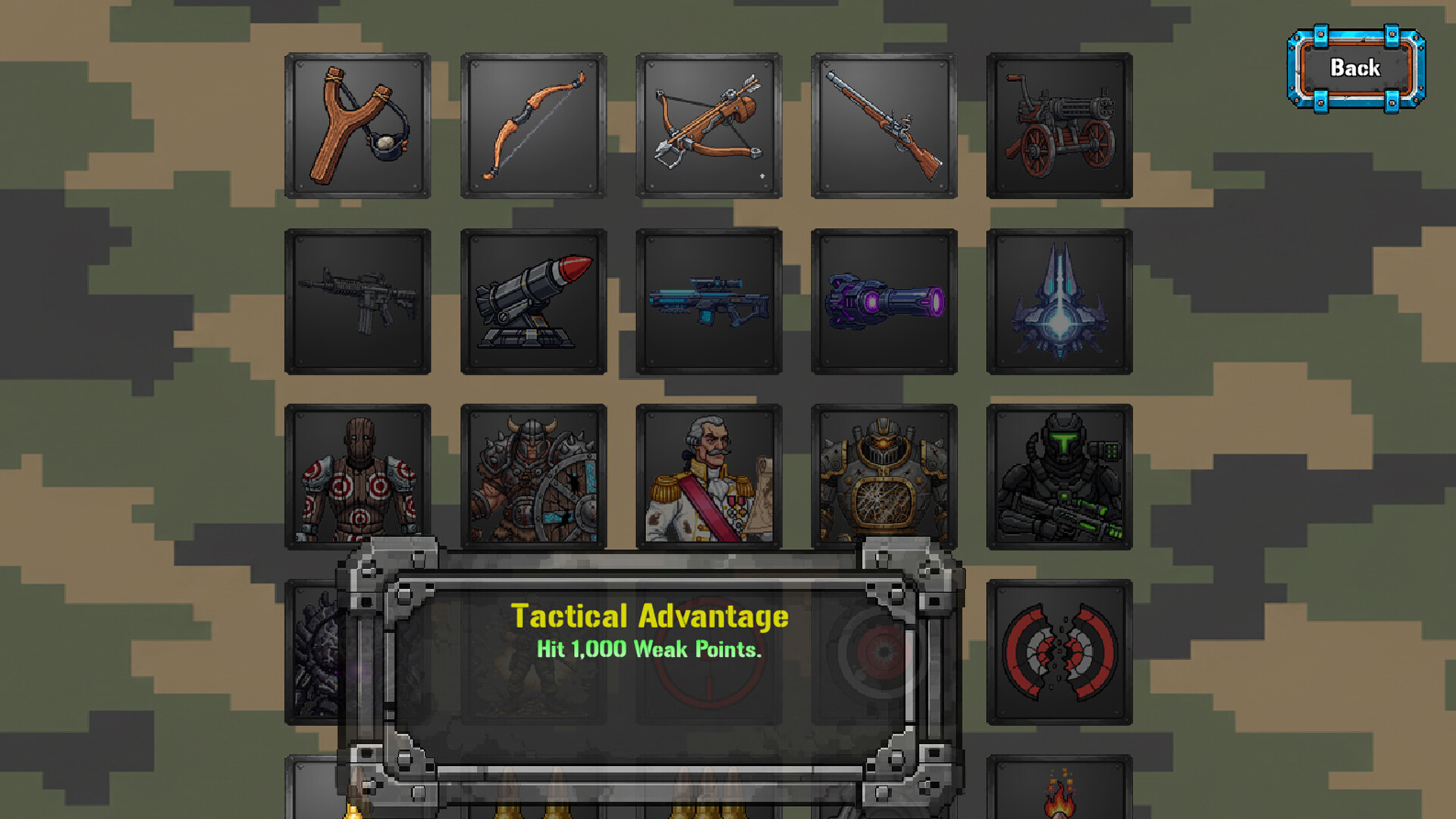Image resolution: width=1456 pixels, height=819 pixels.
Task: Select the flintlock musket icon
Action: 883,125
